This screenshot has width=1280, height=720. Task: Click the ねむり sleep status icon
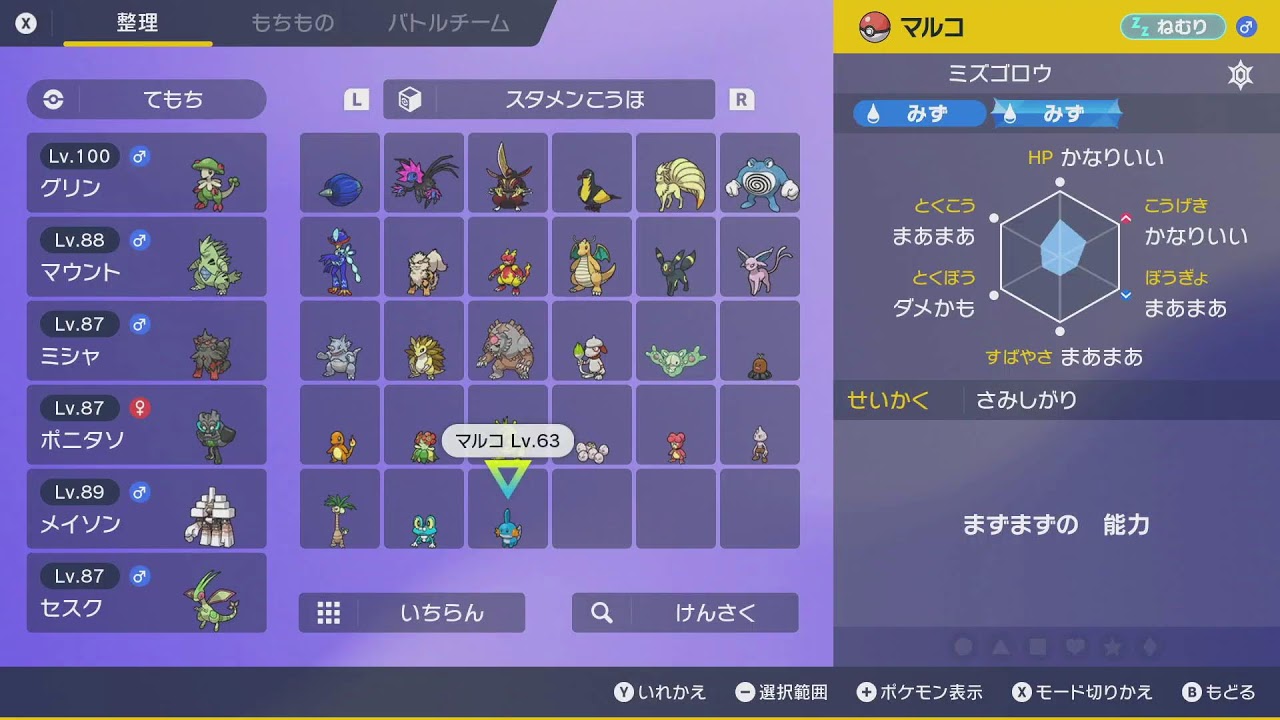coord(1171,27)
